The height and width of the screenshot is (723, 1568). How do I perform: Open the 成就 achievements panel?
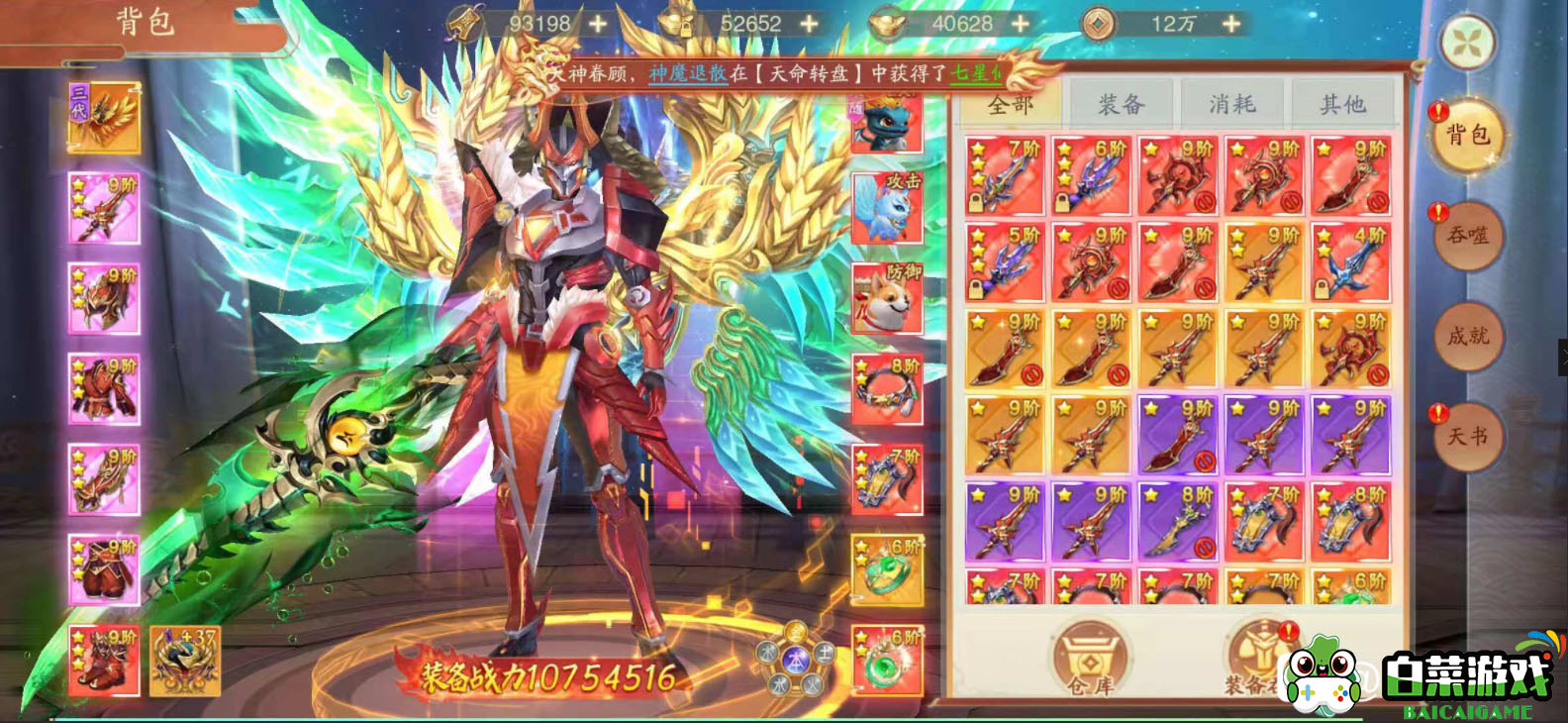coord(1468,336)
